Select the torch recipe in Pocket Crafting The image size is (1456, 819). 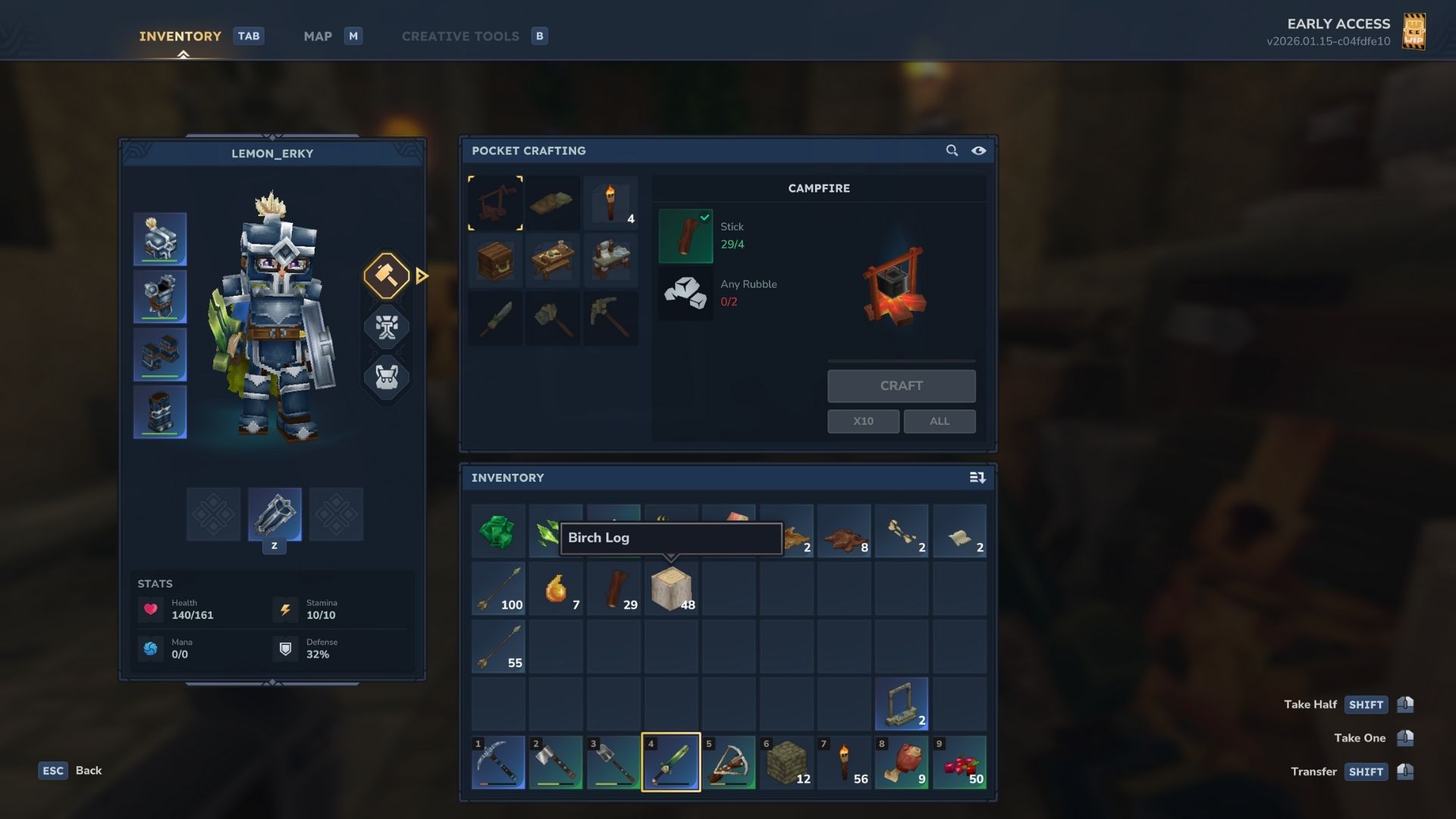[611, 202]
